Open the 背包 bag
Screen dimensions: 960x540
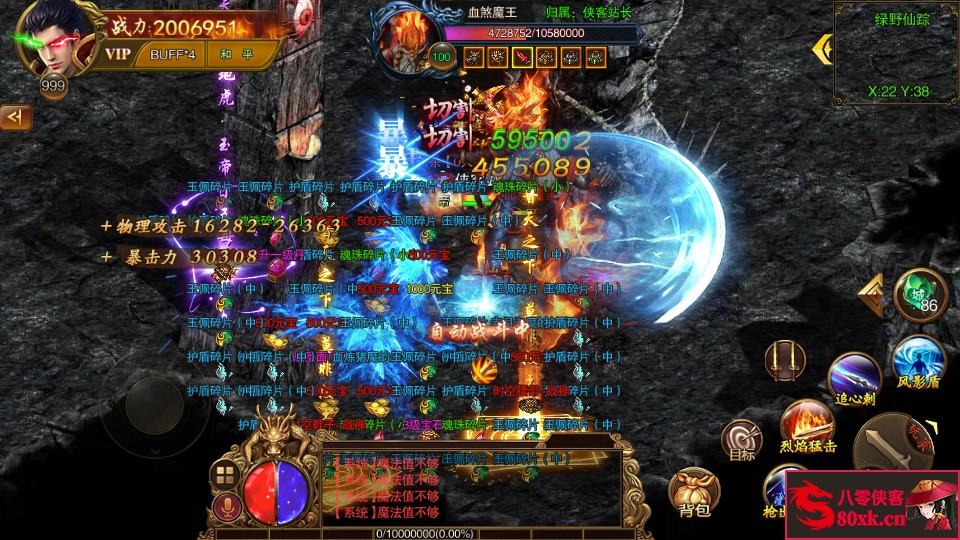pos(693,491)
